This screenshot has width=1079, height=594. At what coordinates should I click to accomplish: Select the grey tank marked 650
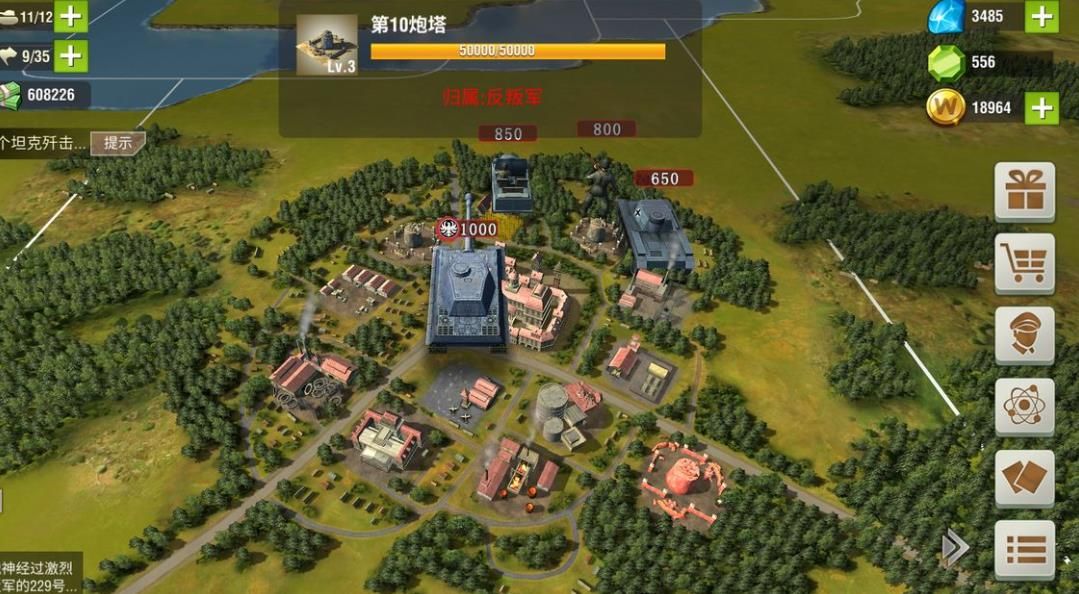(x=655, y=235)
